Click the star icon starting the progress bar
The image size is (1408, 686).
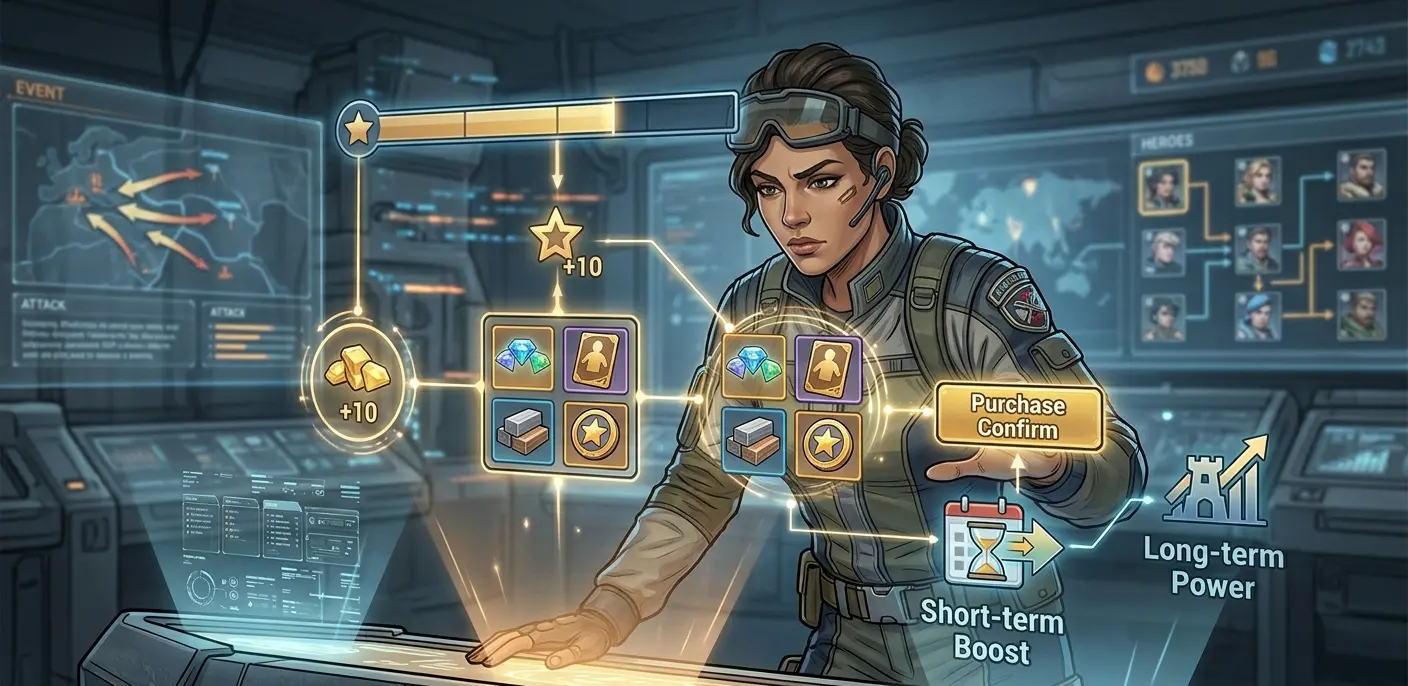[x=358, y=127]
